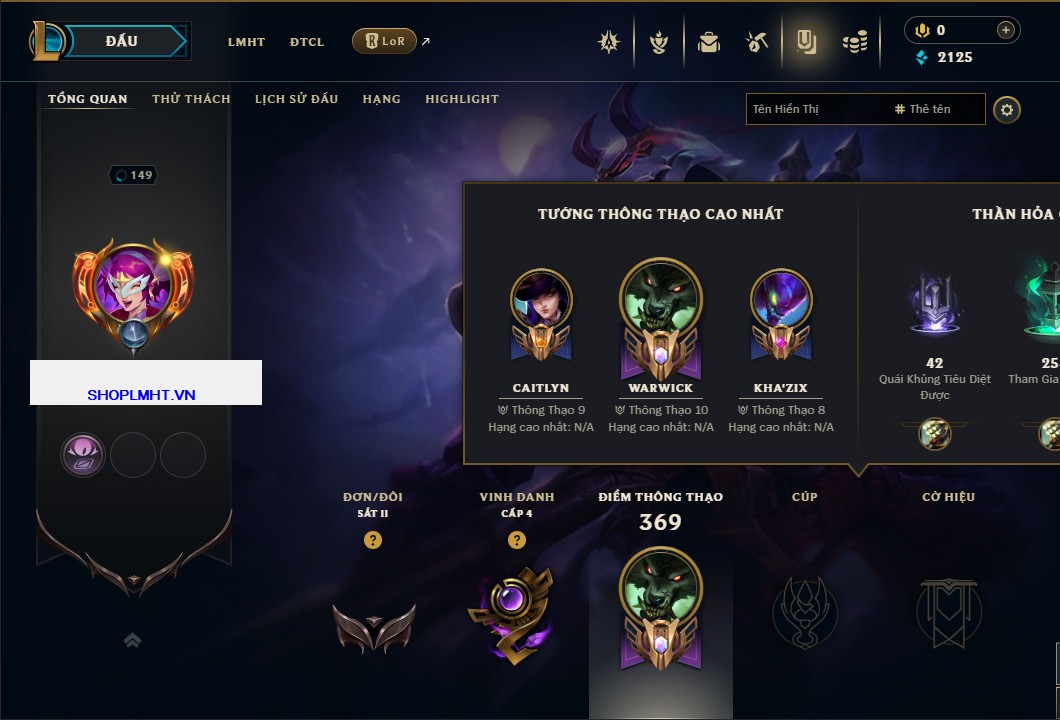1060x720 pixels.
Task: Open the crafting hammer loot icon
Action: [x=756, y=42]
